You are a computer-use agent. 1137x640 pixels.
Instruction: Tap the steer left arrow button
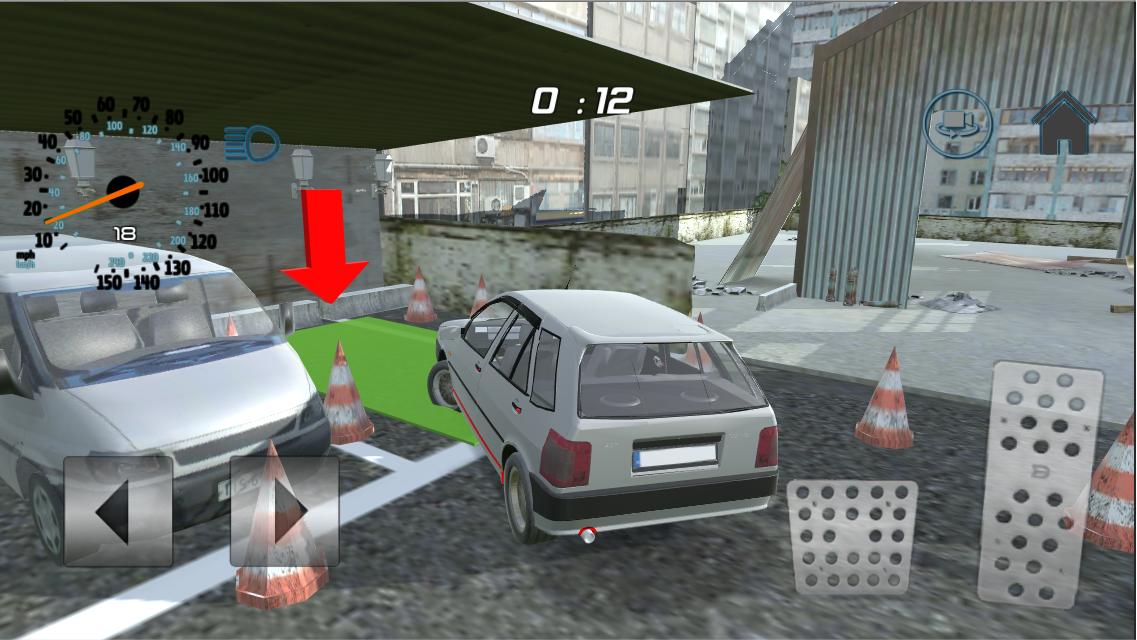pos(118,511)
